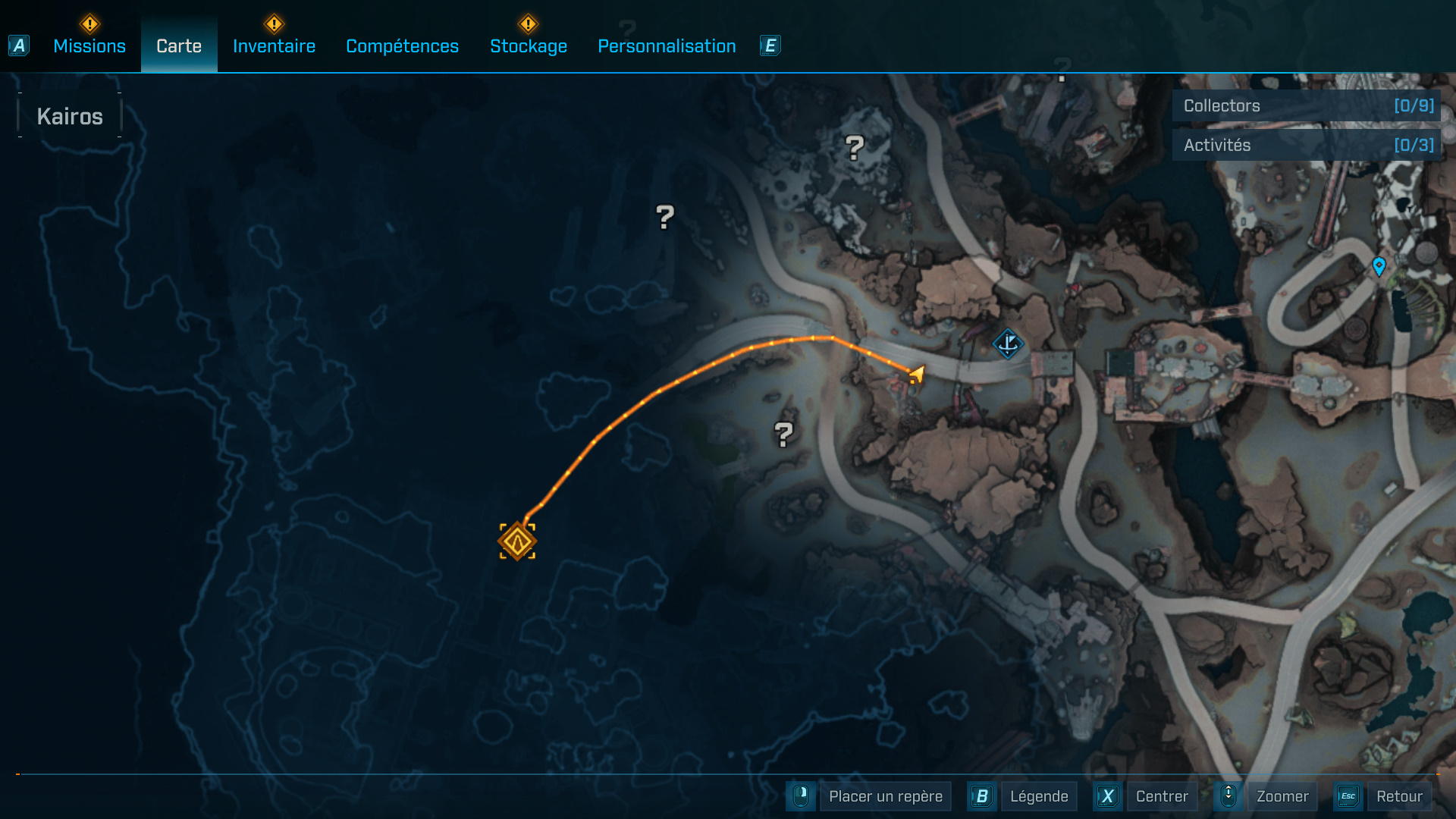Open the Stockage tab

[529, 46]
